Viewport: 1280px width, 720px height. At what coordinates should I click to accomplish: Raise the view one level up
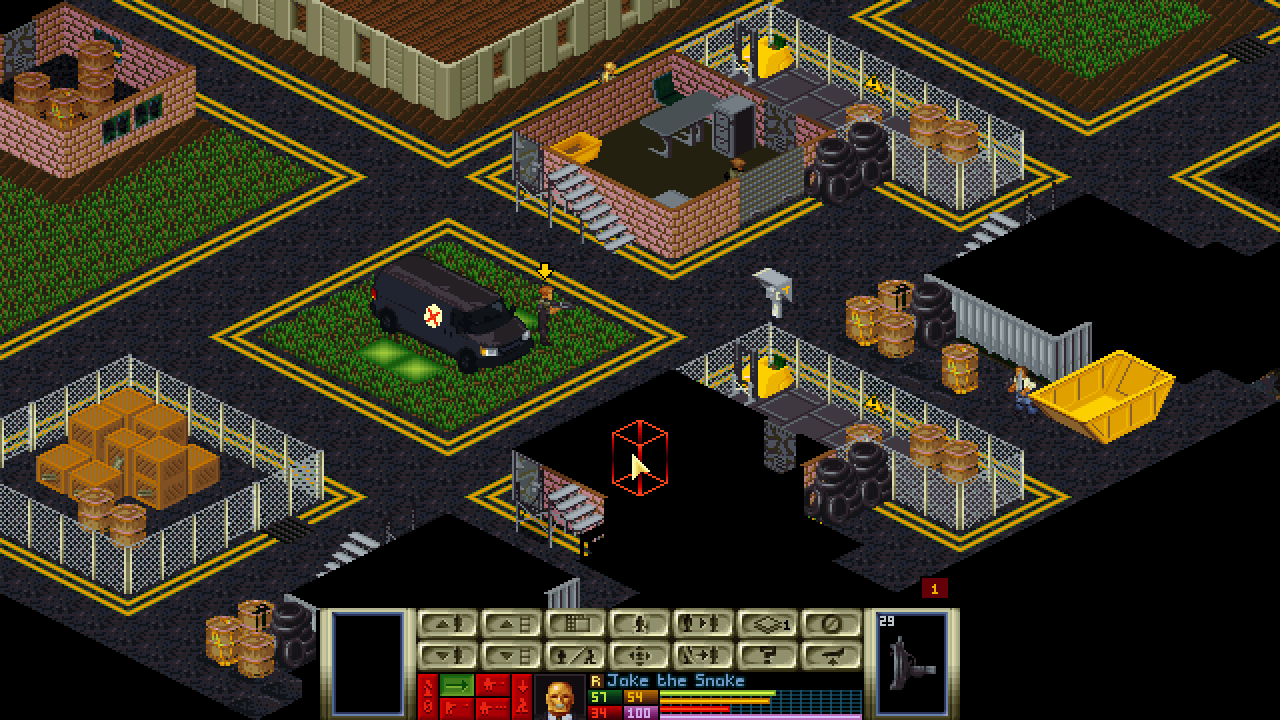[511, 624]
